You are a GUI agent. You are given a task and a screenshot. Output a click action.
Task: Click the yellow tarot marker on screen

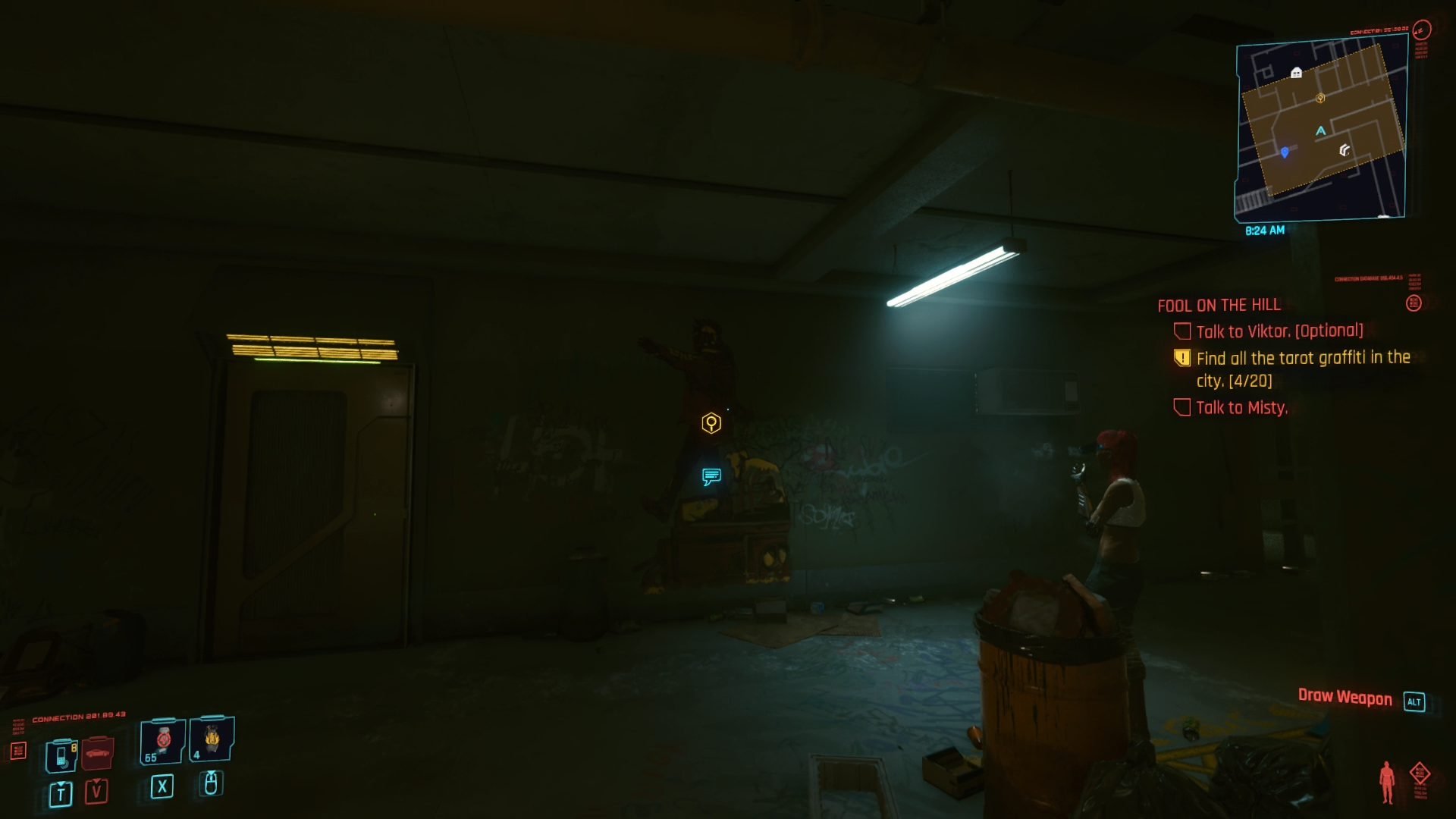(711, 423)
